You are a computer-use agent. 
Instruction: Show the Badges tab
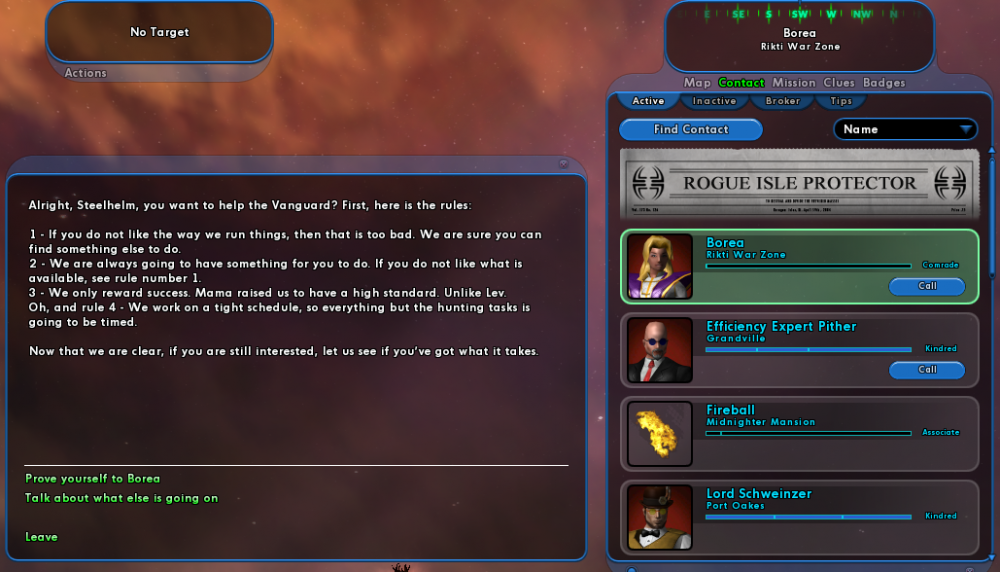click(x=884, y=83)
